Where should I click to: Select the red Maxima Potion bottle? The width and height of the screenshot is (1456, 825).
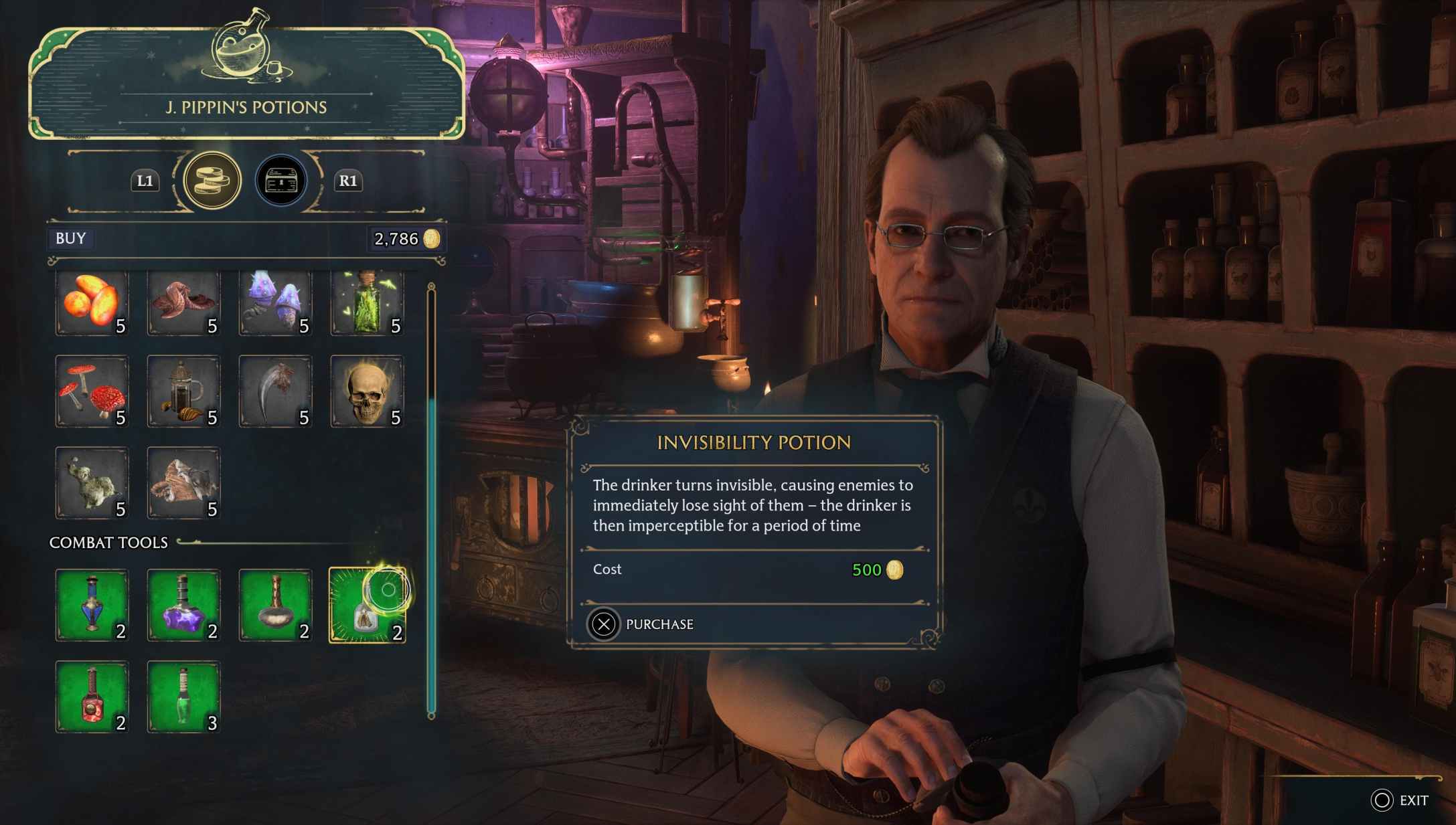coord(92,696)
